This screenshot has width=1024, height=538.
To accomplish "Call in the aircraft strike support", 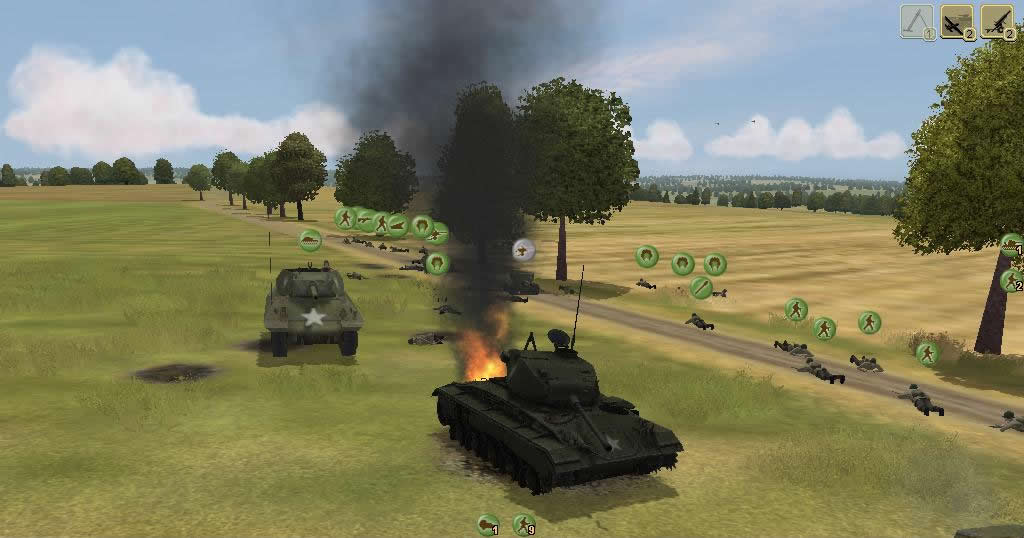I will 957,21.
